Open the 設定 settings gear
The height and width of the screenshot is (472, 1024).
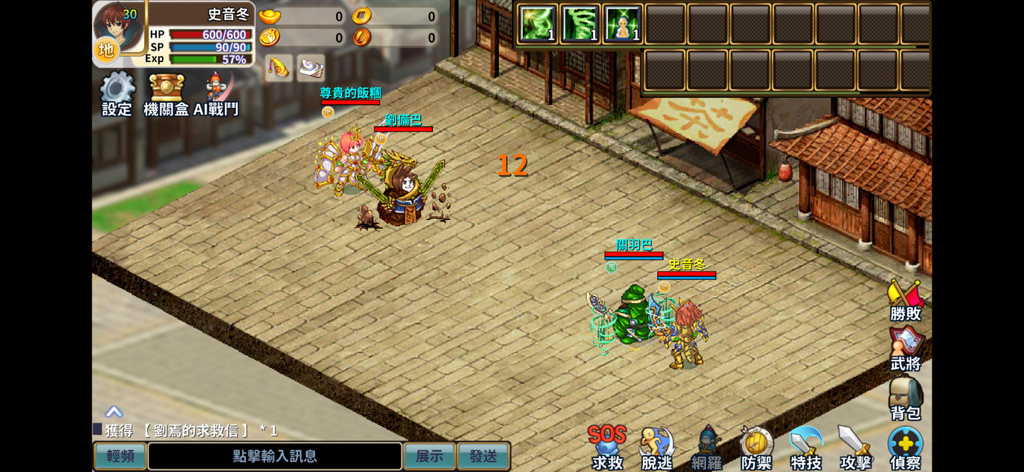tap(117, 91)
